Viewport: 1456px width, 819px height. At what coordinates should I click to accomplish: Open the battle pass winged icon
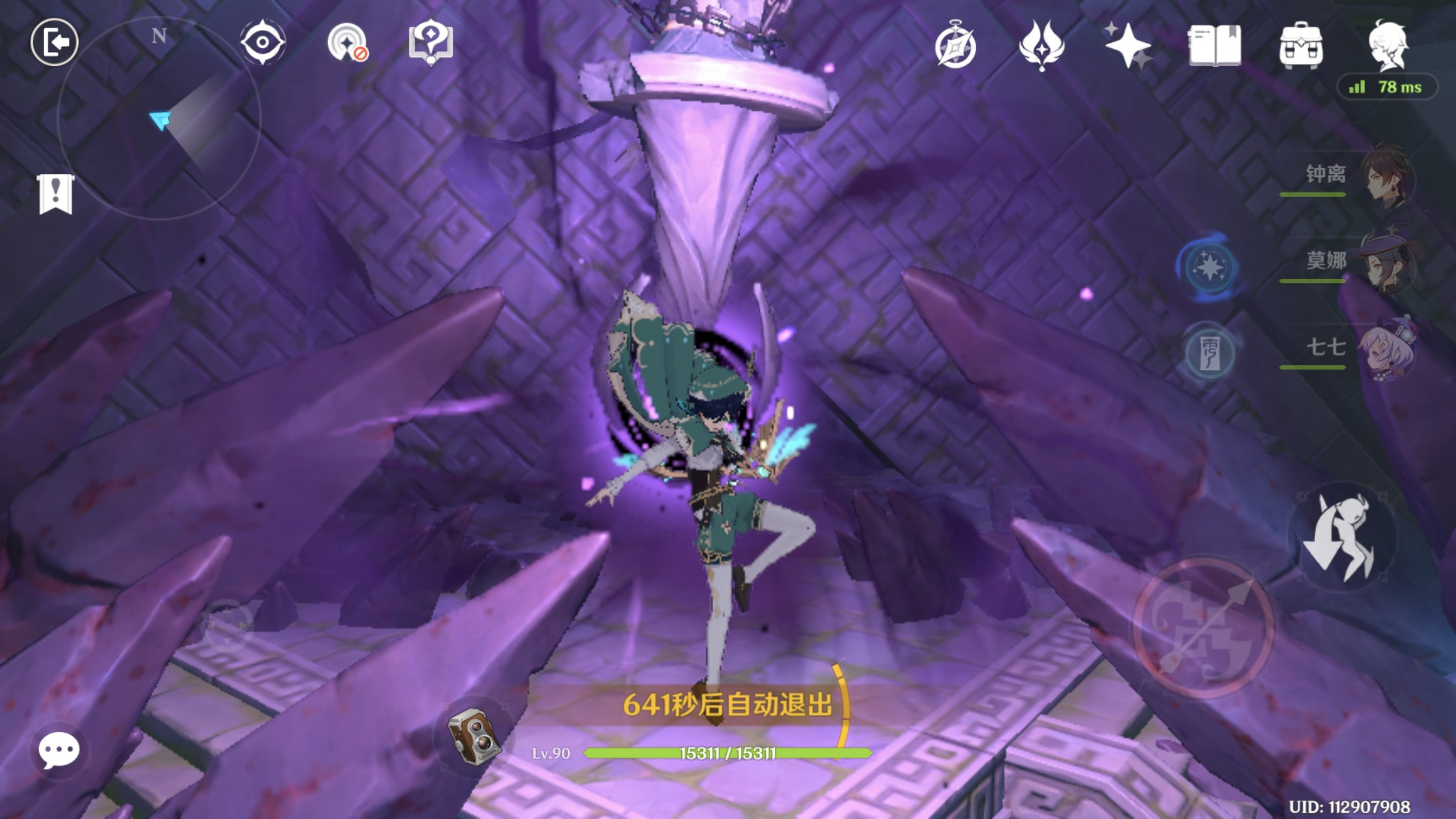[1041, 46]
